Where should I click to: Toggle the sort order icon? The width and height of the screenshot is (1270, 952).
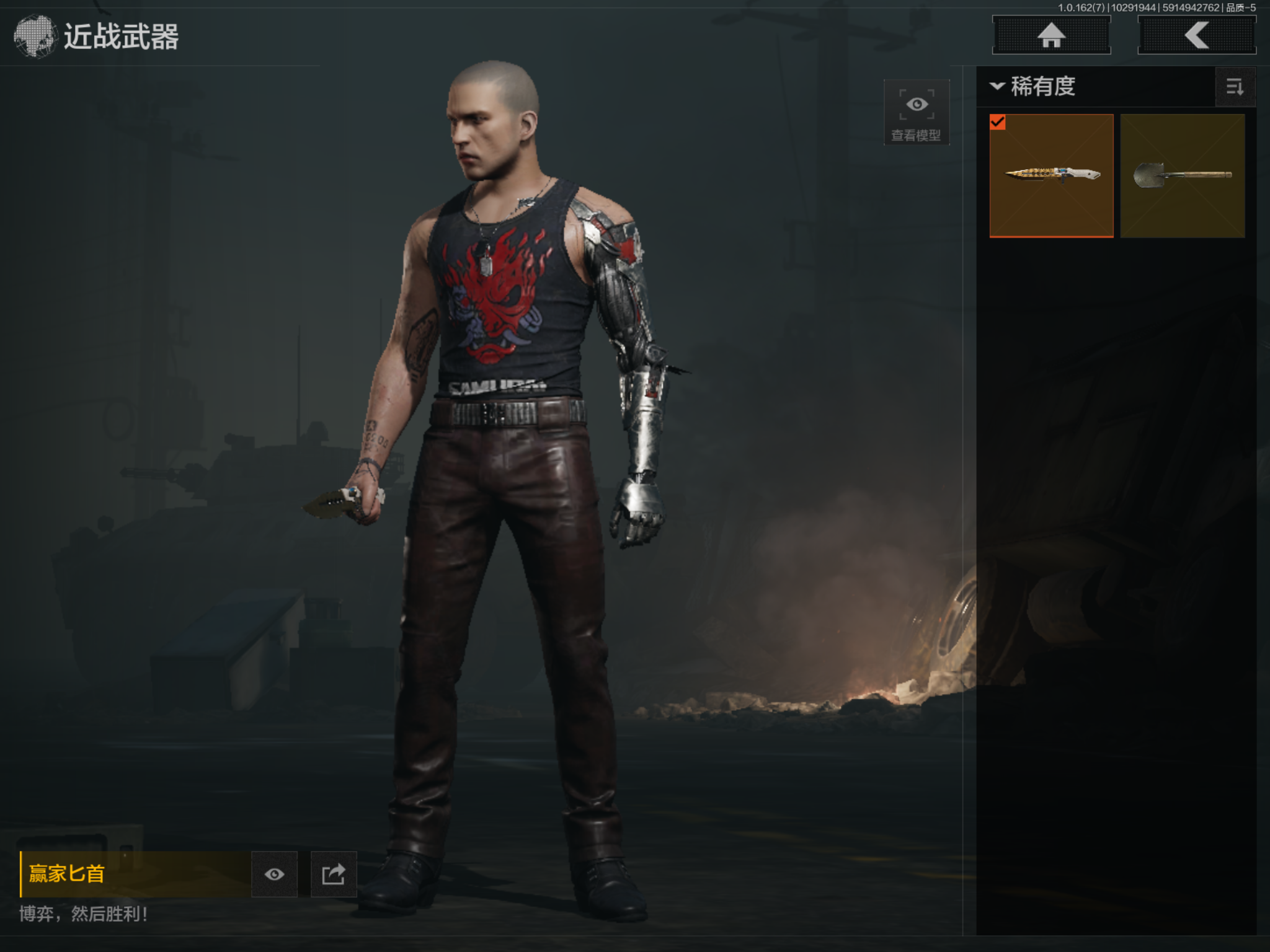click(1235, 87)
